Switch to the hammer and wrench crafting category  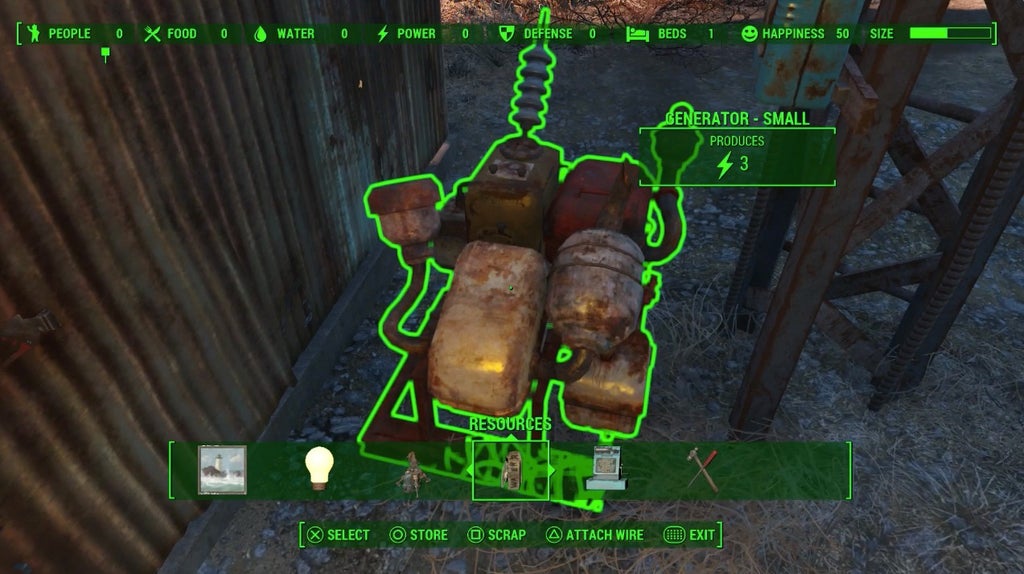[702, 469]
